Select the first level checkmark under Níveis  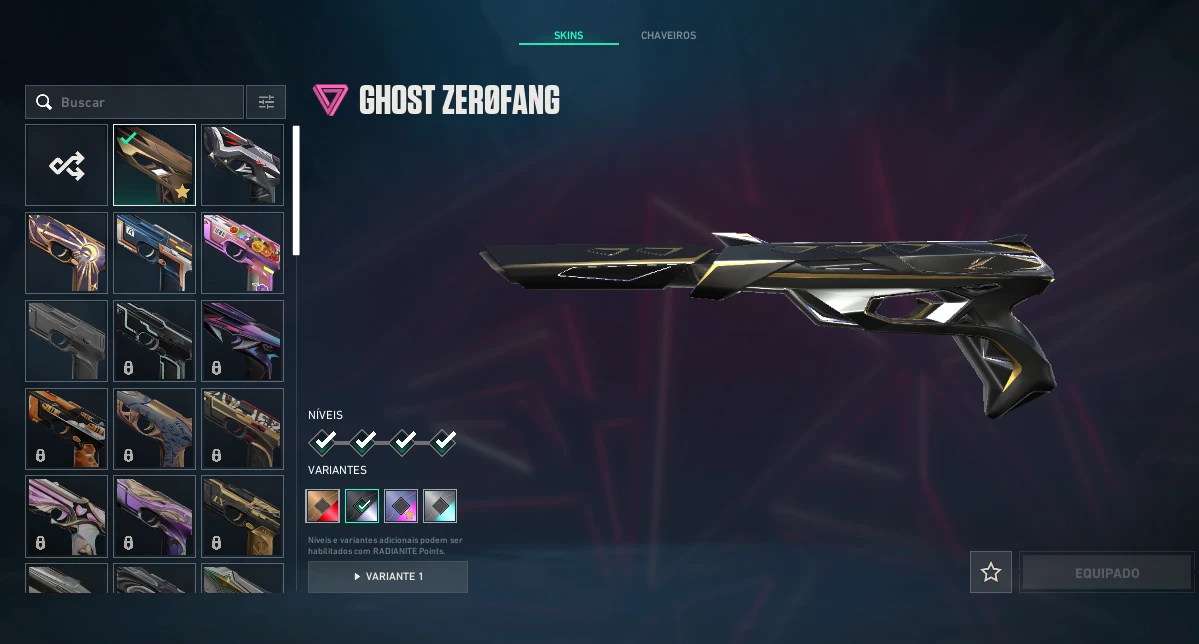click(323, 441)
